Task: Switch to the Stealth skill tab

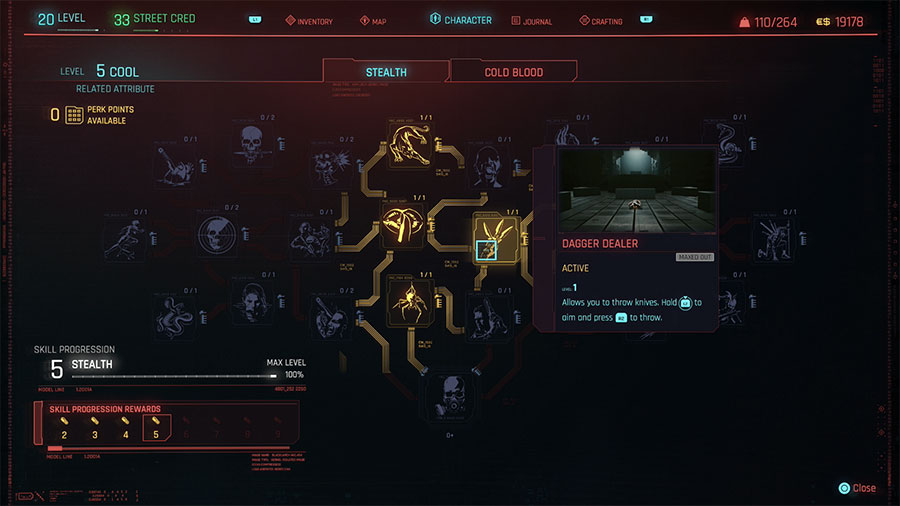Action: point(385,72)
